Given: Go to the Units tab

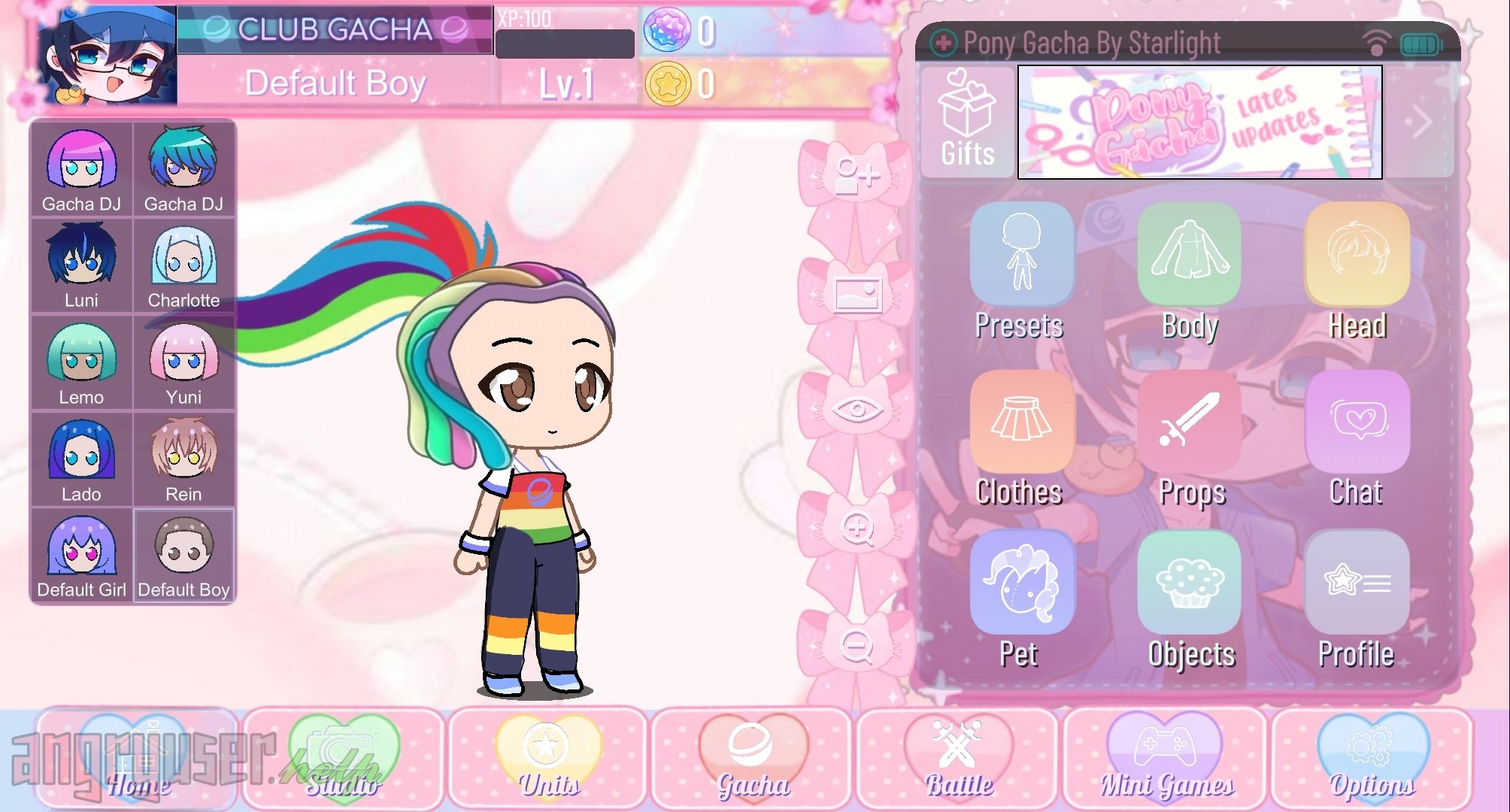Looking at the screenshot, I should (548, 758).
